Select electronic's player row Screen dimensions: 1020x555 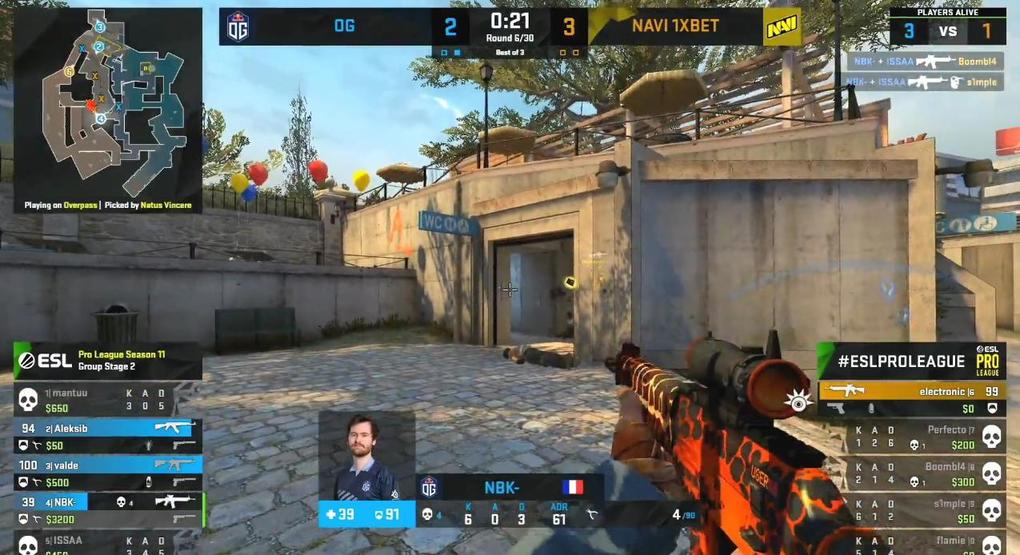click(910, 399)
